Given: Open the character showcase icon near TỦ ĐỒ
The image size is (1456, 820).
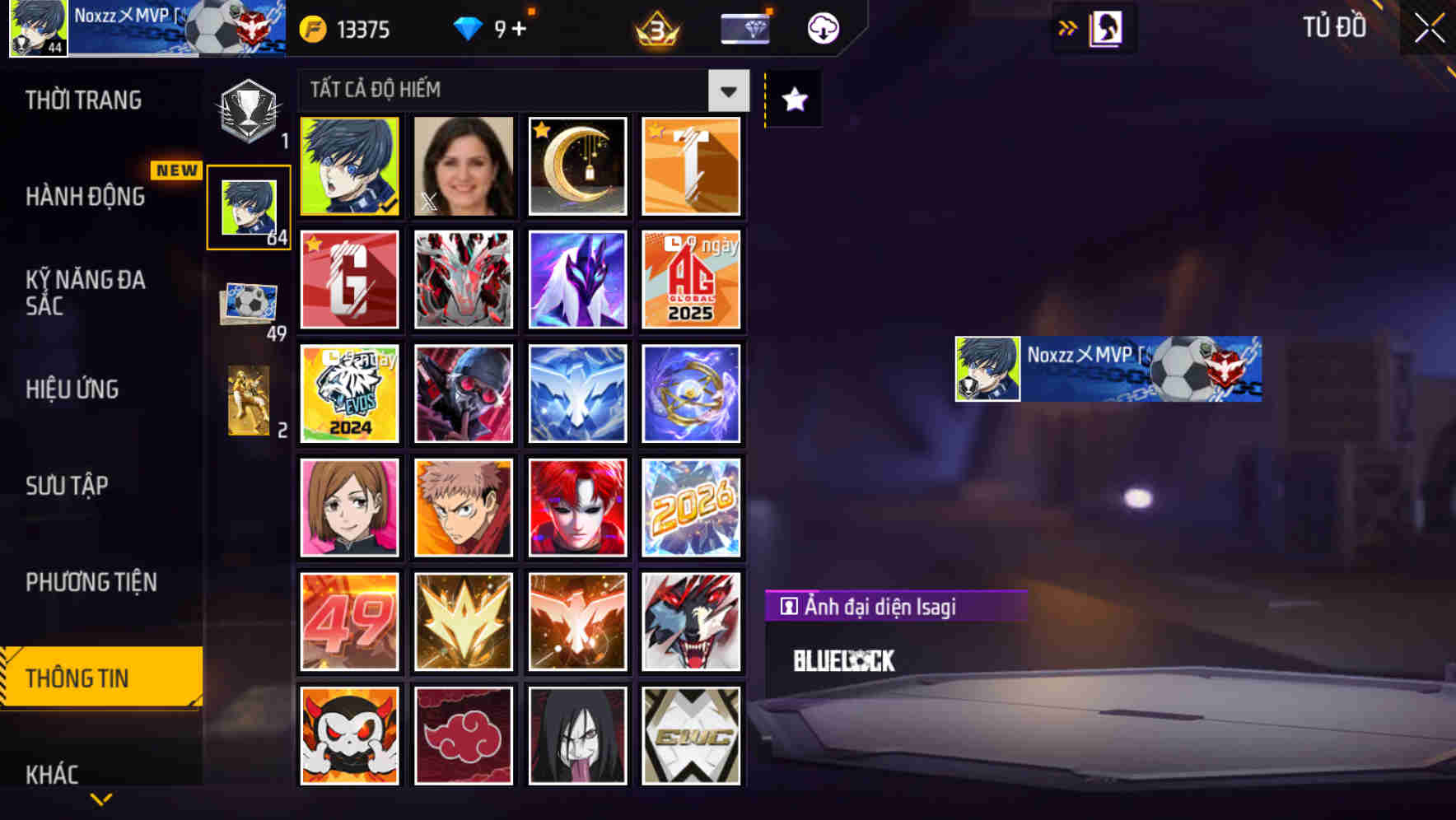Looking at the screenshot, I should (1107, 27).
